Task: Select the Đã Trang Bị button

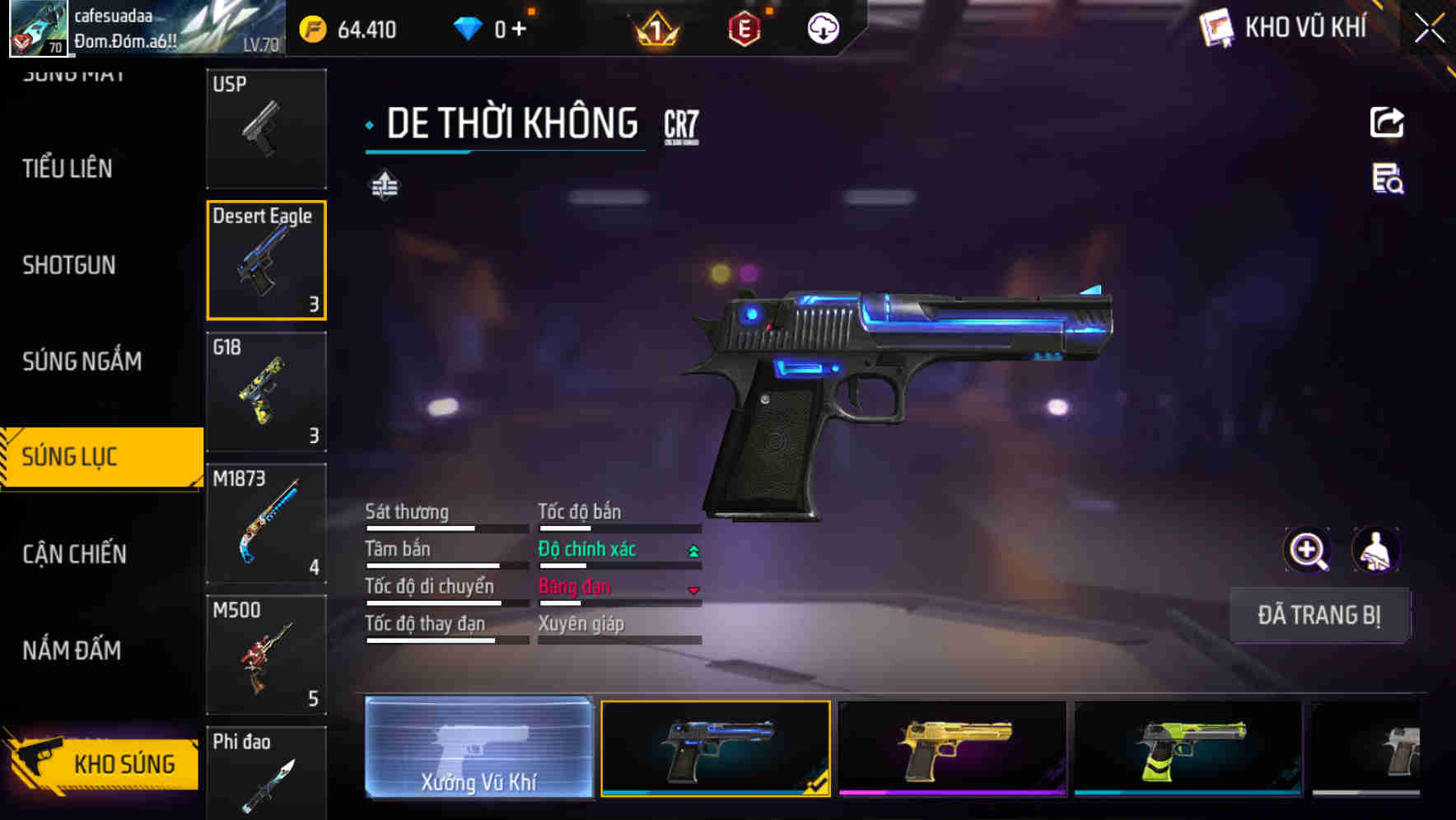Action: point(1319,615)
